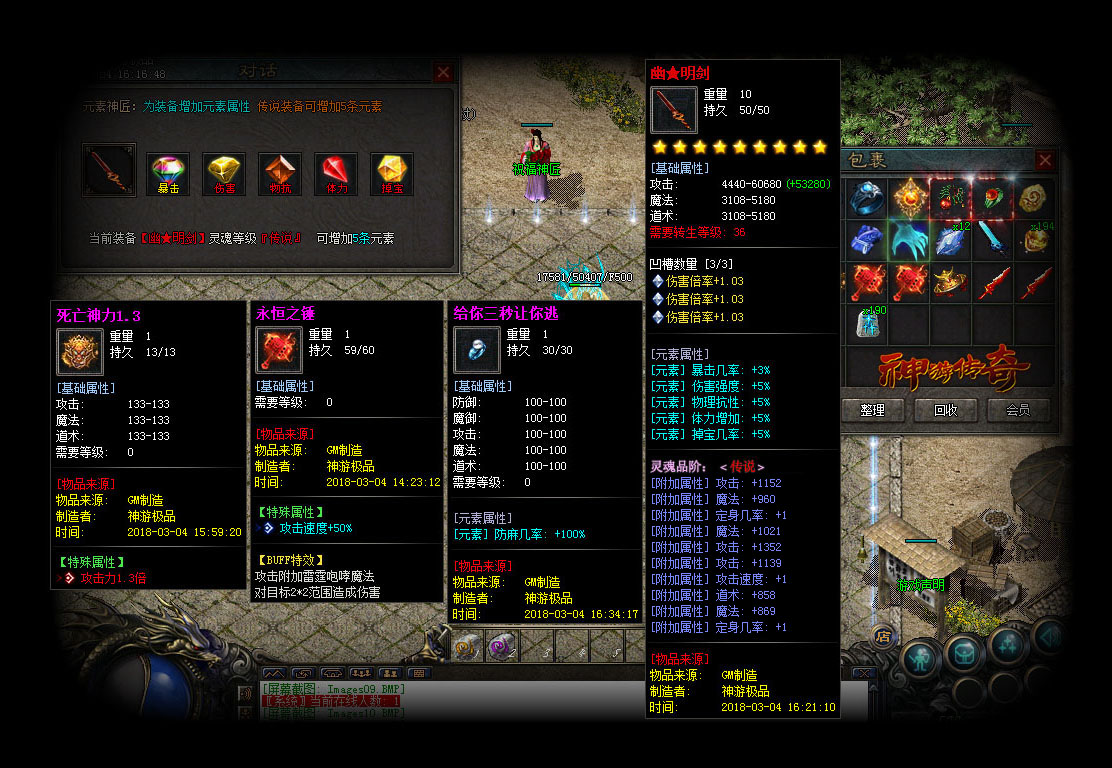Select the blue ring in the bag
Screen dimensions: 1112x768
(867, 199)
